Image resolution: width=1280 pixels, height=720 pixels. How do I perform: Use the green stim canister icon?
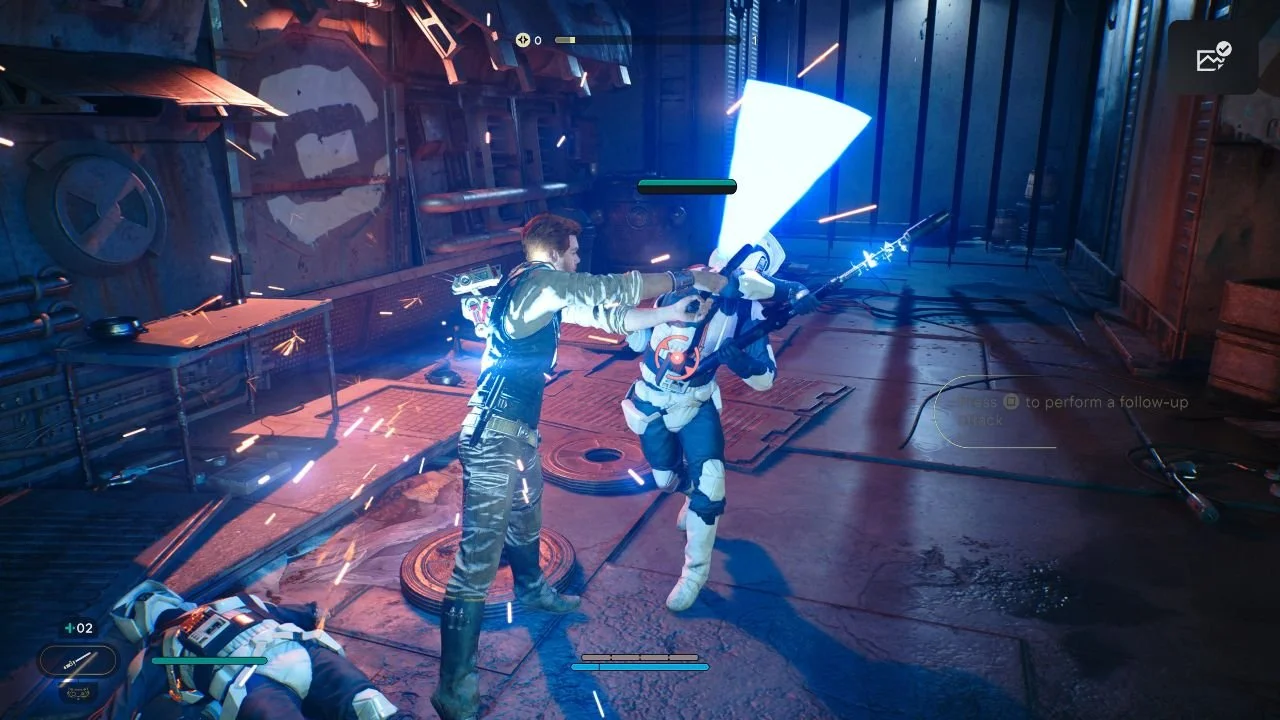(x=69, y=628)
